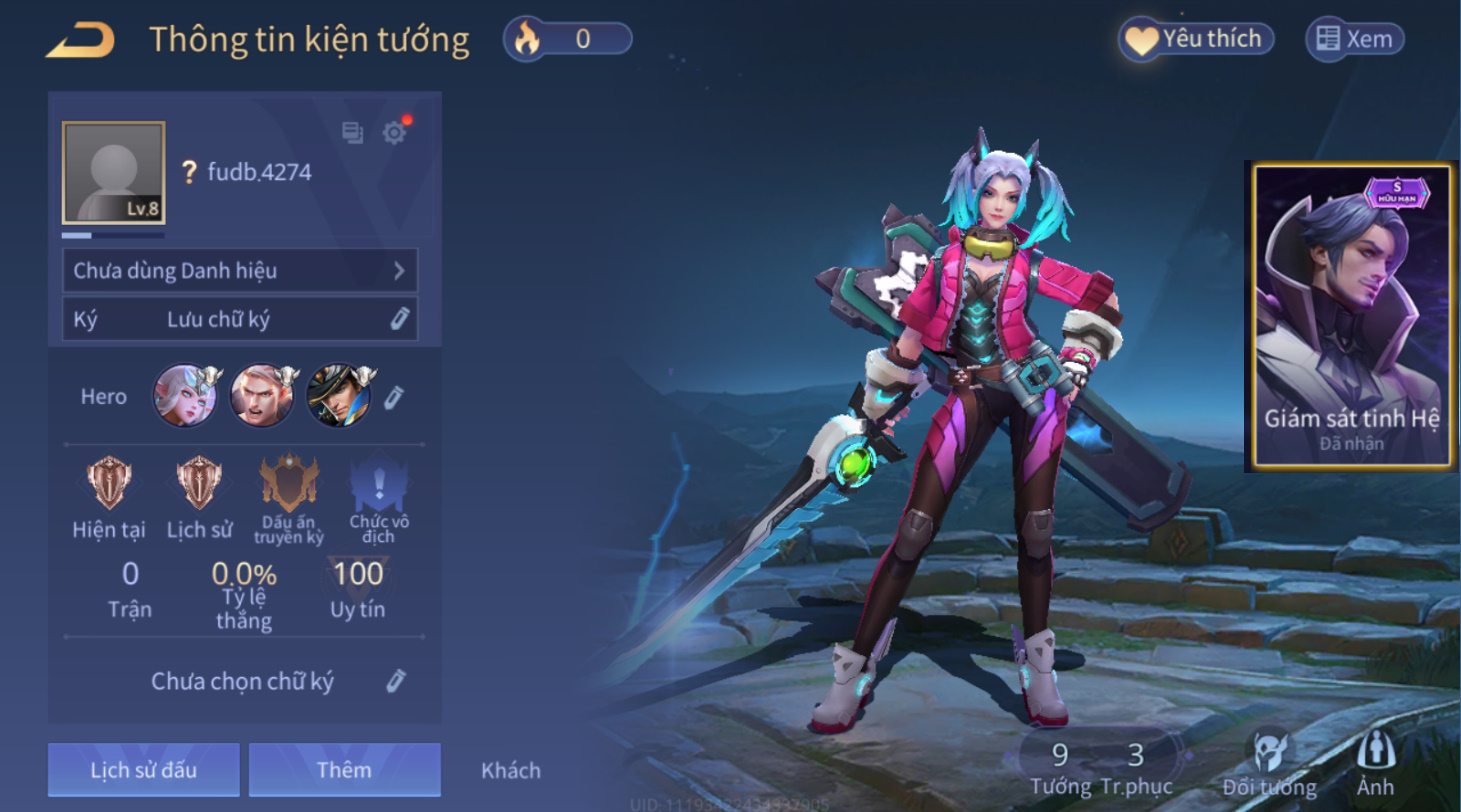Image resolution: width=1461 pixels, height=812 pixels.
Task: Edit the favorite Hero list
Action: coord(394,397)
